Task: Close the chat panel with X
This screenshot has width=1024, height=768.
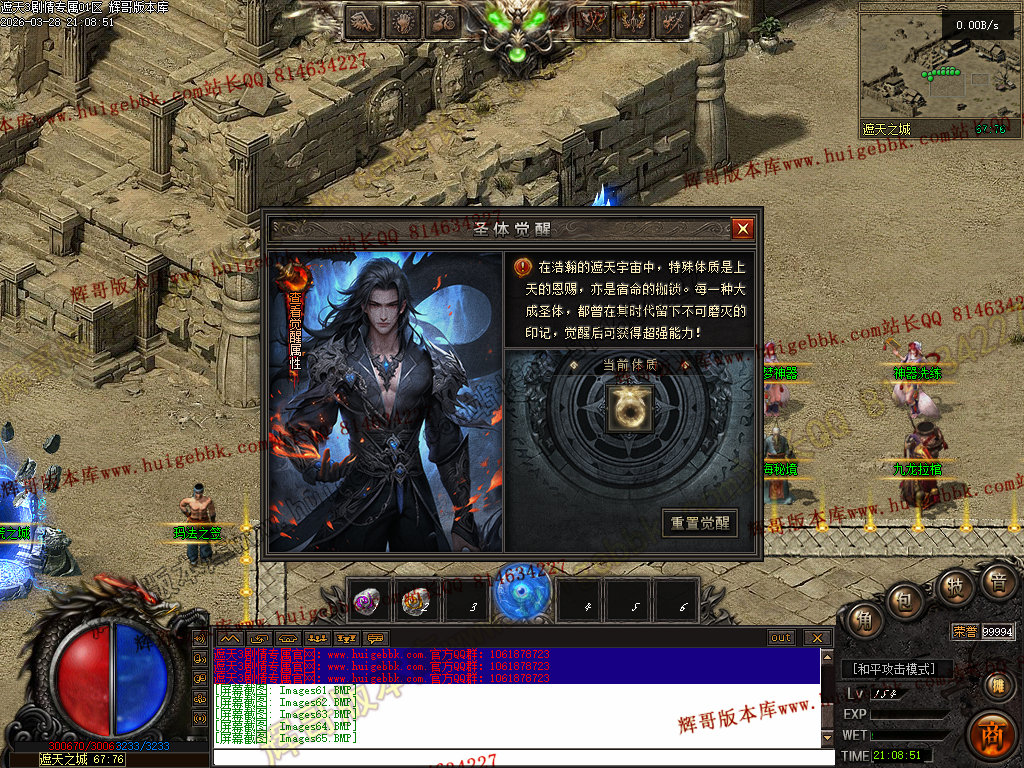Action: (816, 638)
